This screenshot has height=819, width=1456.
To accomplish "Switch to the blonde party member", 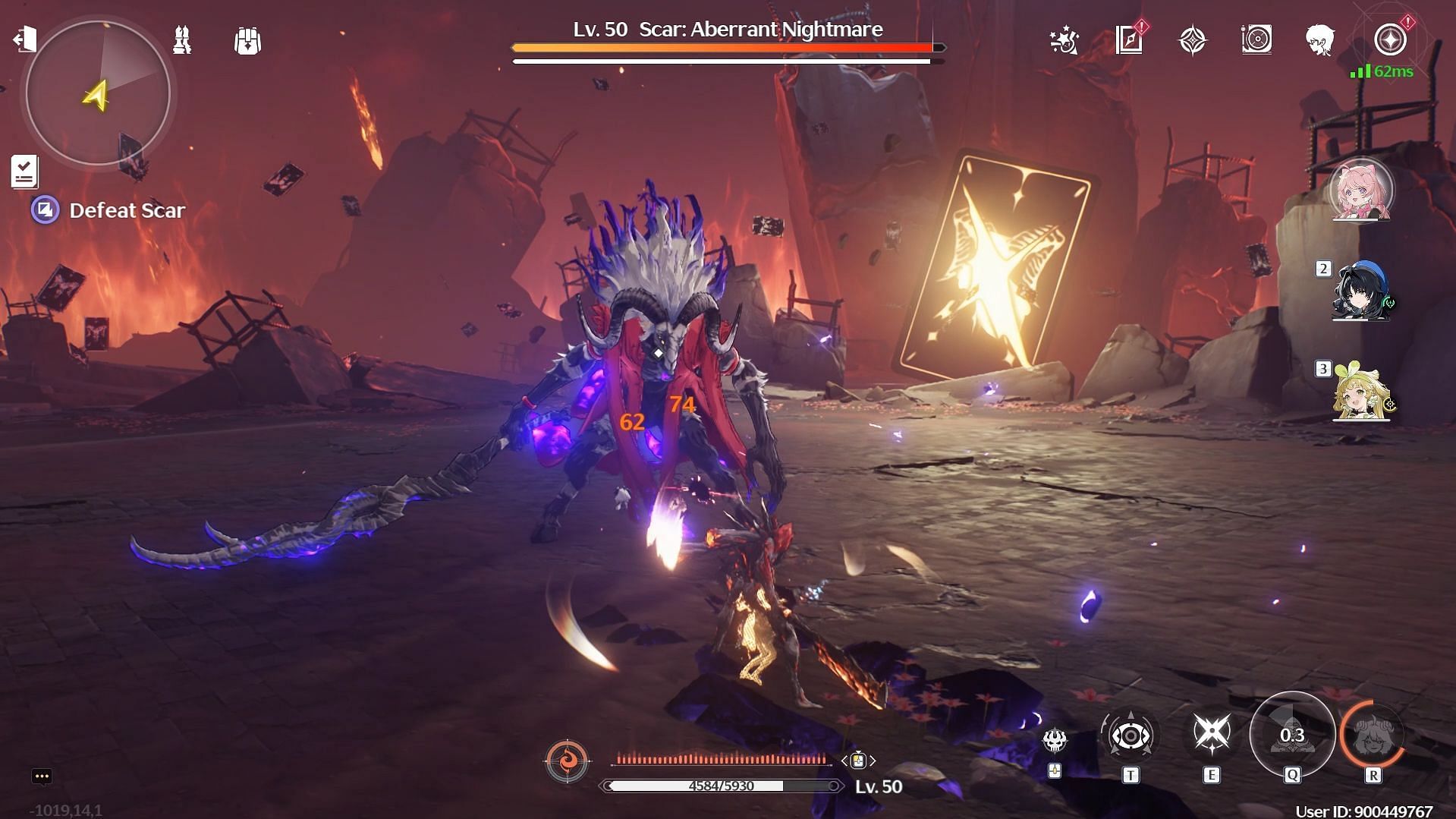I will (1361, 392).
